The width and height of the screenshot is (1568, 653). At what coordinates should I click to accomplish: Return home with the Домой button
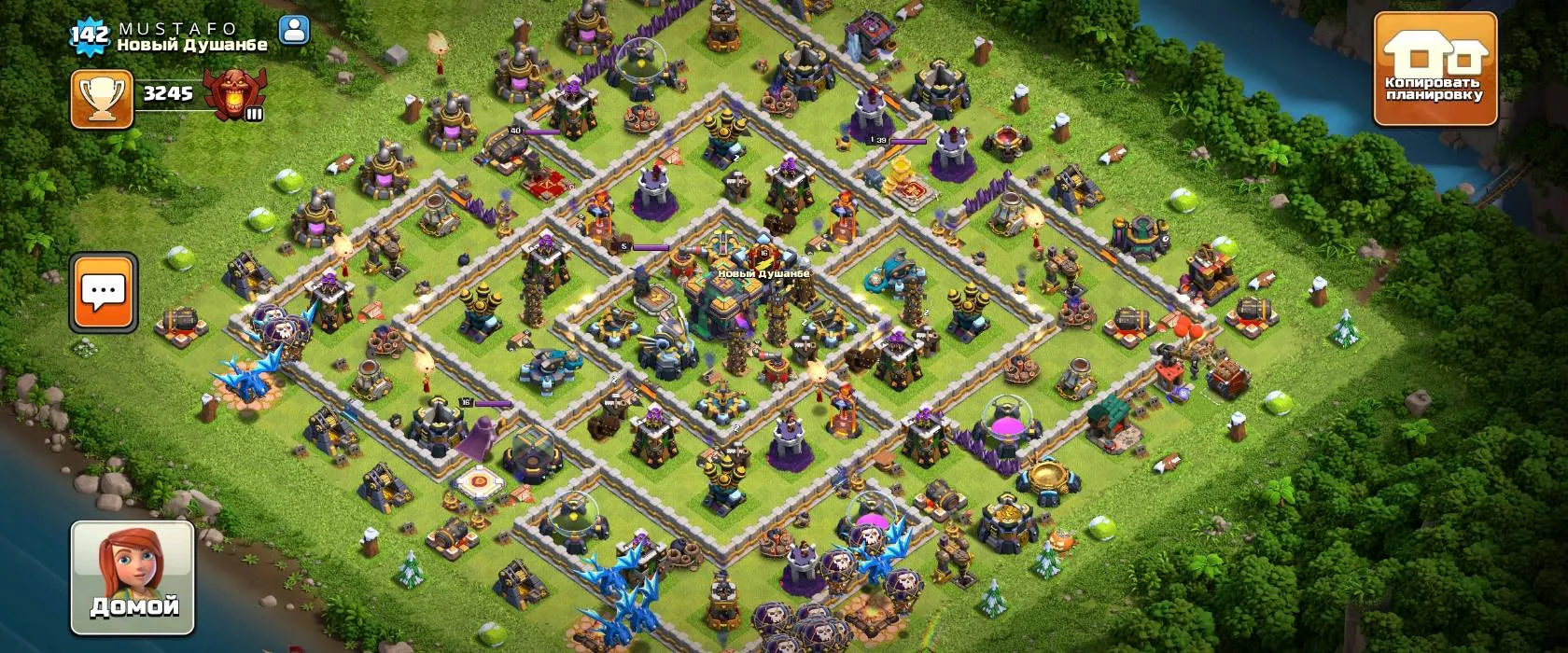click(x=133, y=577)
